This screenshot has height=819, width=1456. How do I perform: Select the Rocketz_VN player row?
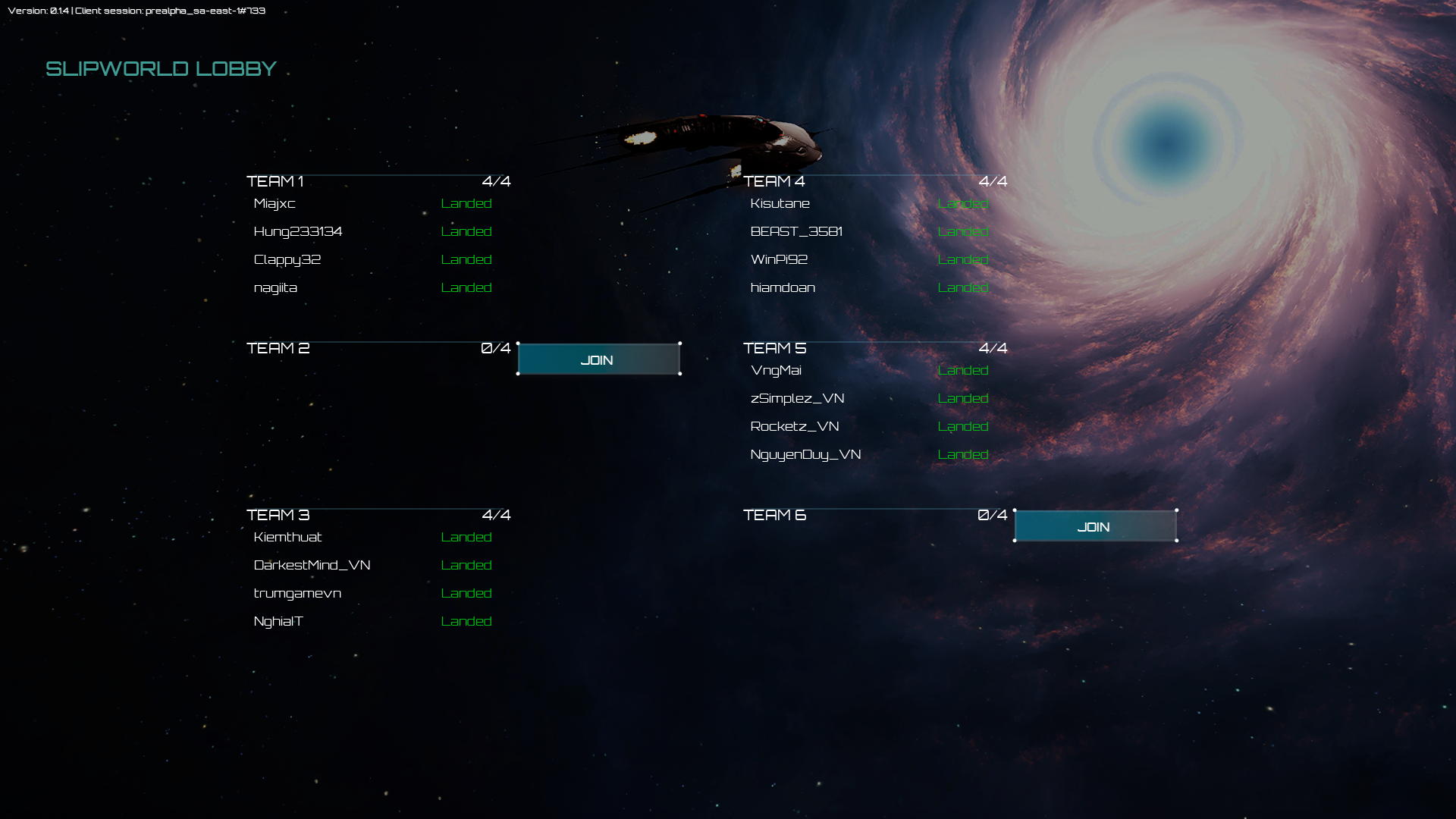click(x=795, y=426)
